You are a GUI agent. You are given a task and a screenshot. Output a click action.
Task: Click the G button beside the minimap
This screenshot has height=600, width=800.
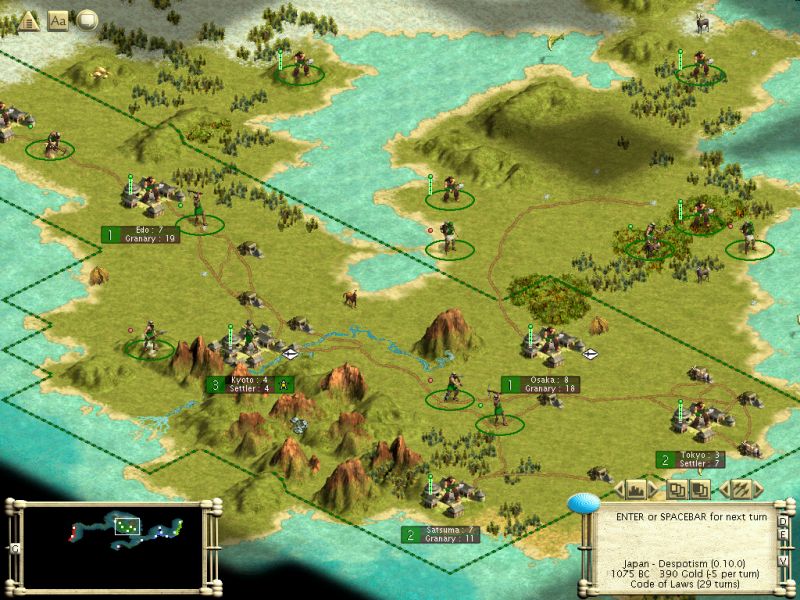click(x=13, y=548)
